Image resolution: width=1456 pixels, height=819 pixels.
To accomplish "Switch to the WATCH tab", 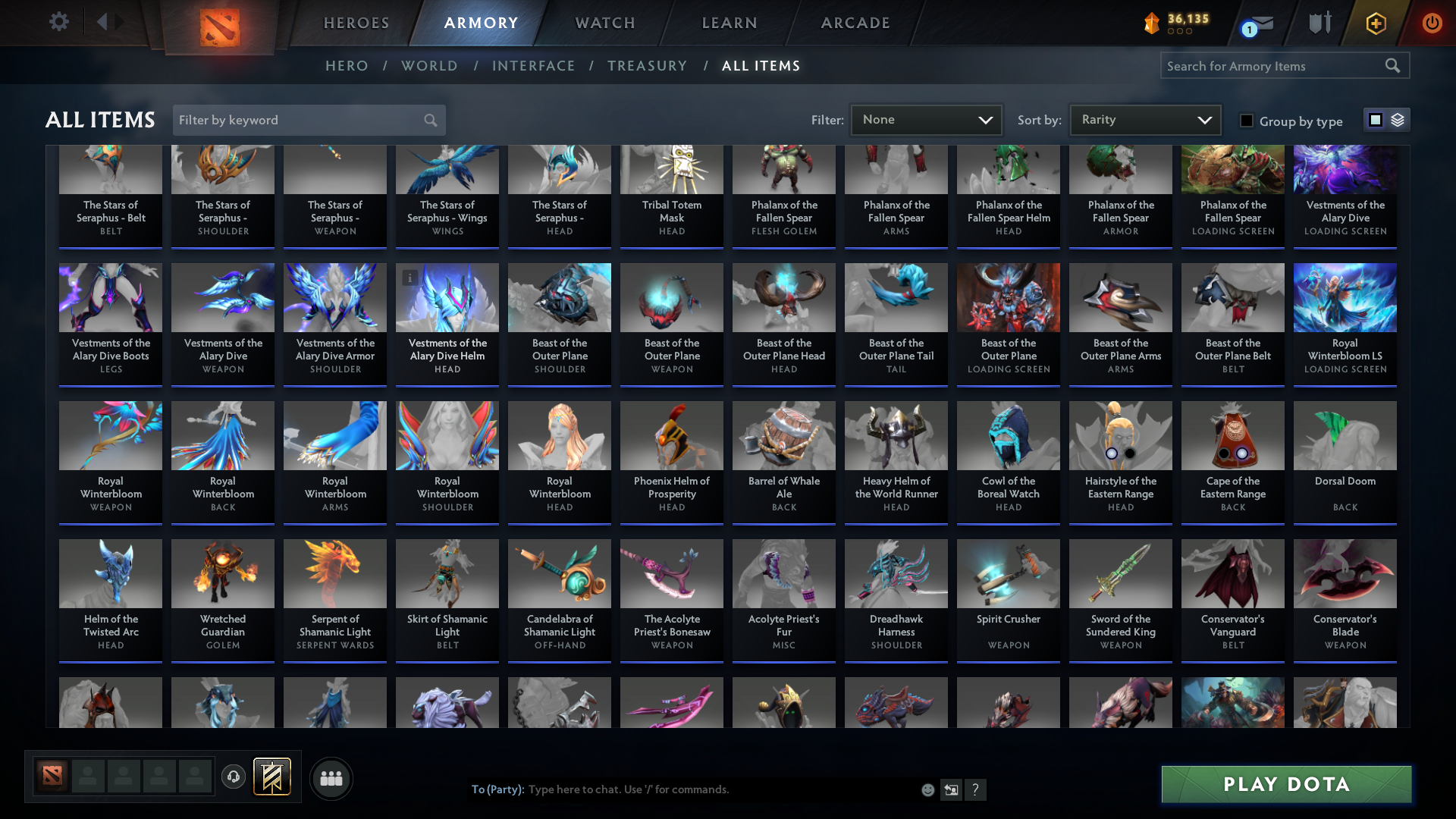I will (x=604, y=23).
